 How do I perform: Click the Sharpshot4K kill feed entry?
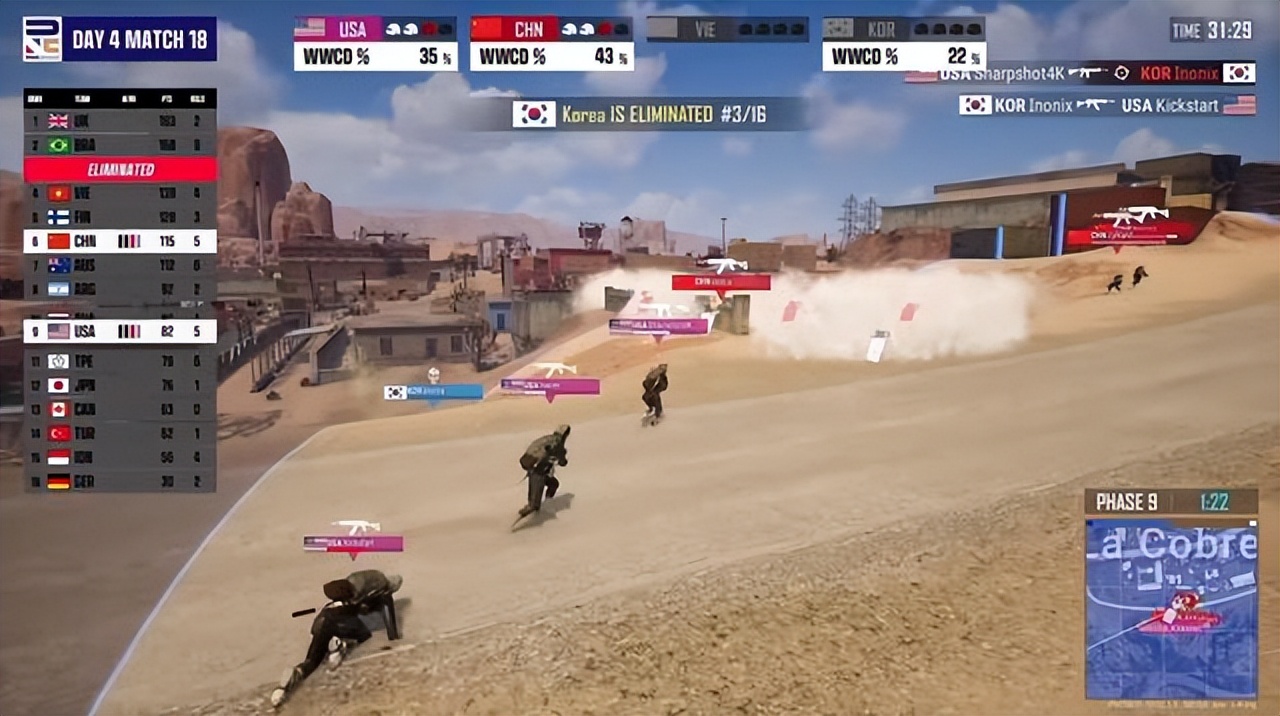1080,73
